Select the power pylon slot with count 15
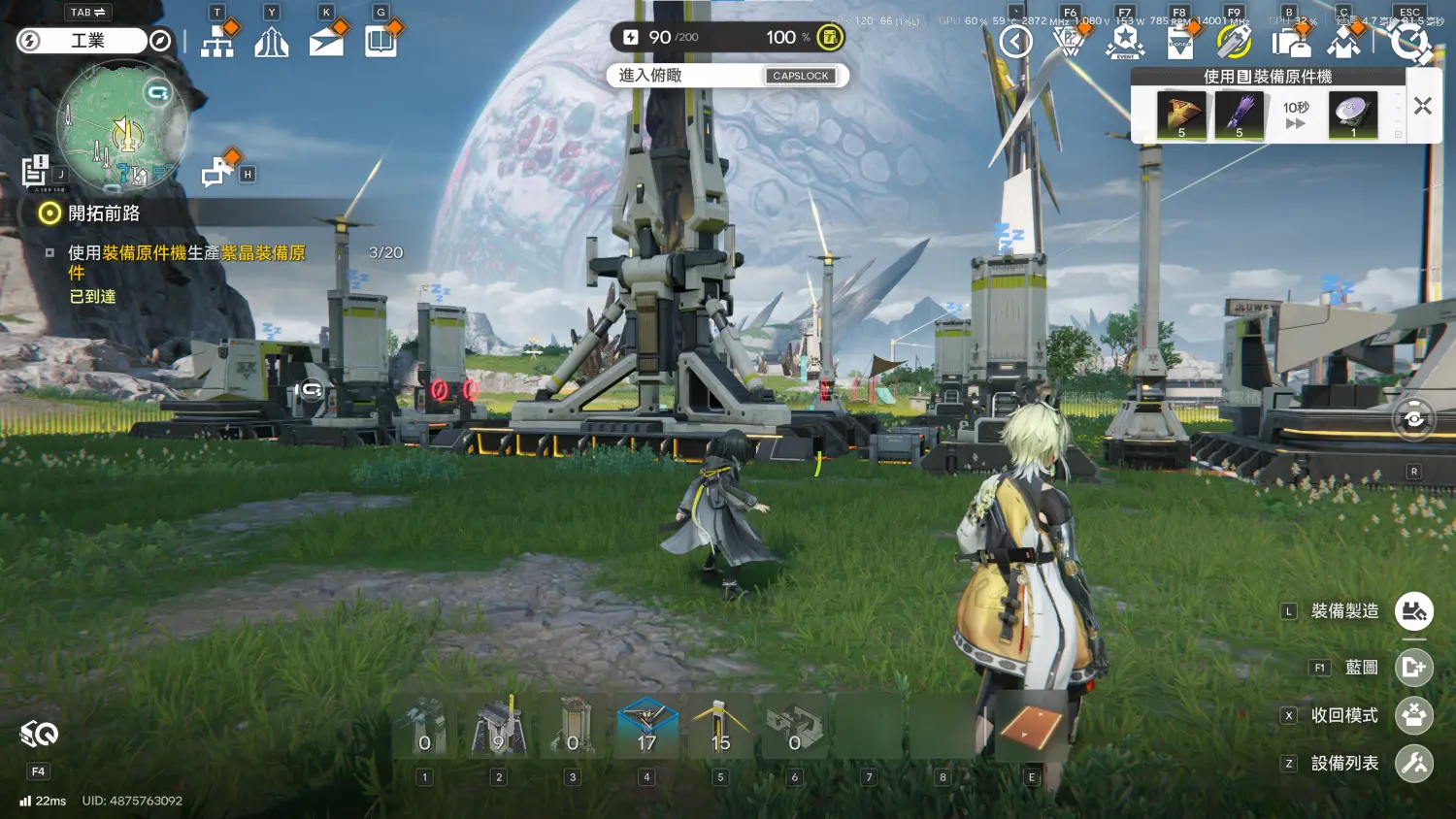The width and height of the screenshot is (1456, 819). pyautogui.click(x=720, y=727)
